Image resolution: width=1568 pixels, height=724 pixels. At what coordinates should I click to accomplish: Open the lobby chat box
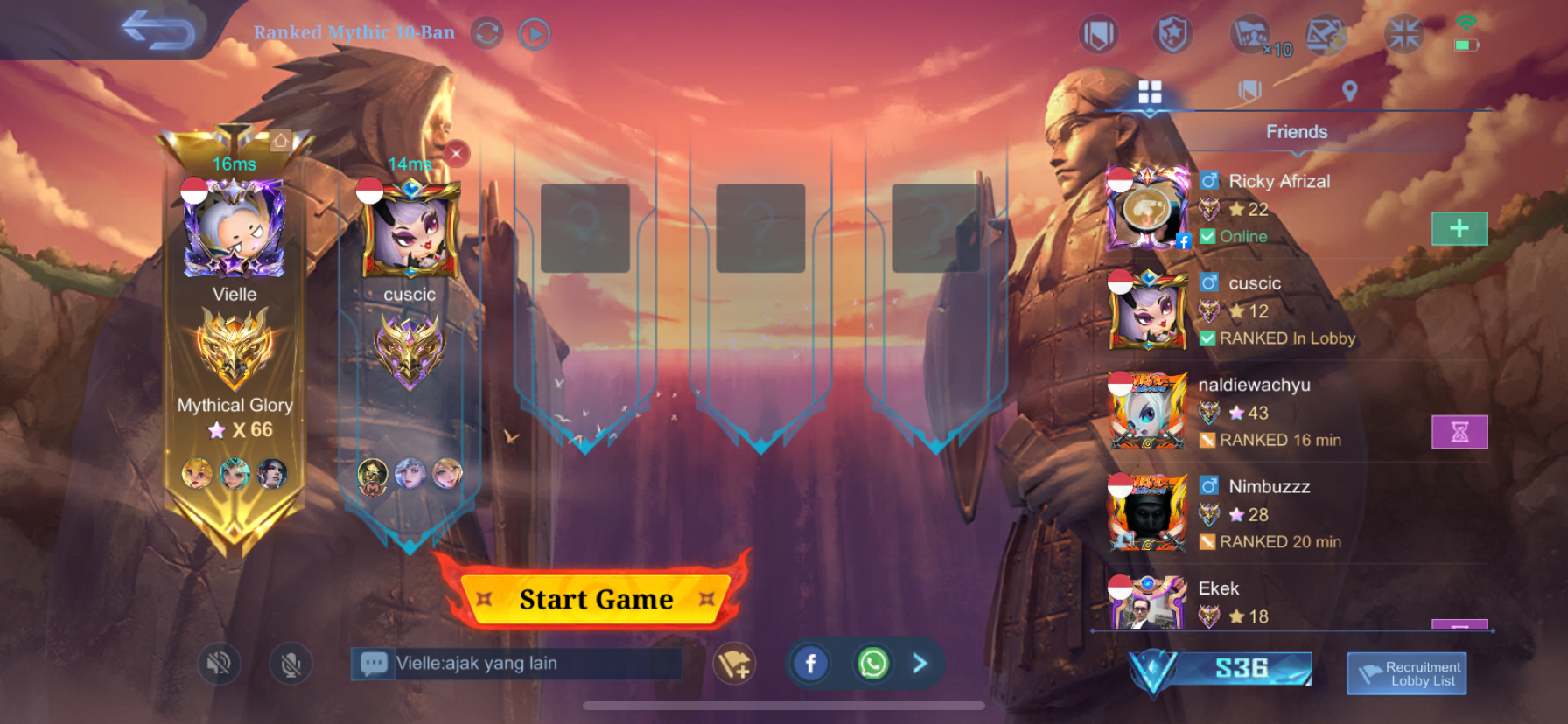(516, 664)
